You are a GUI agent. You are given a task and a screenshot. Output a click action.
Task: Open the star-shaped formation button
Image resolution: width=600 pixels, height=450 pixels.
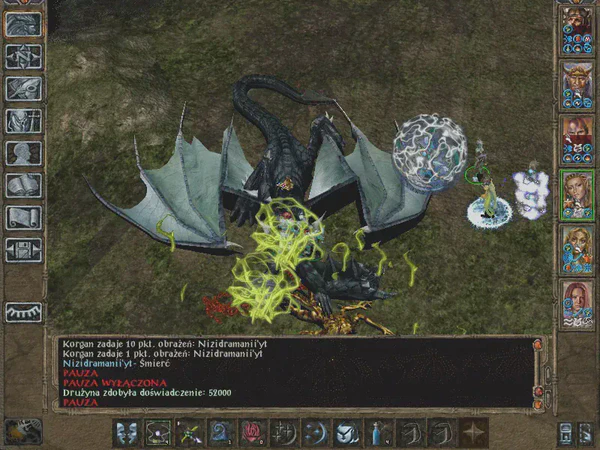(473, 433)
